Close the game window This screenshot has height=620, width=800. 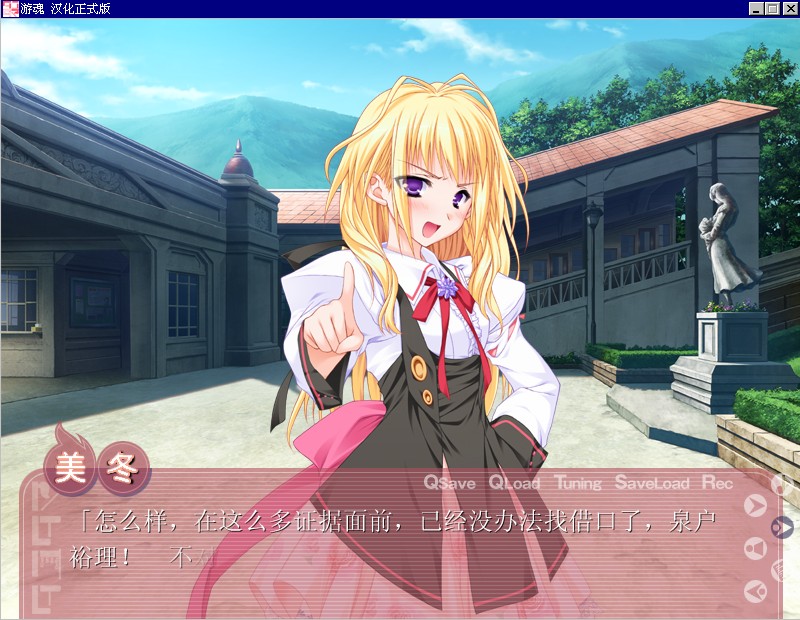789,9
